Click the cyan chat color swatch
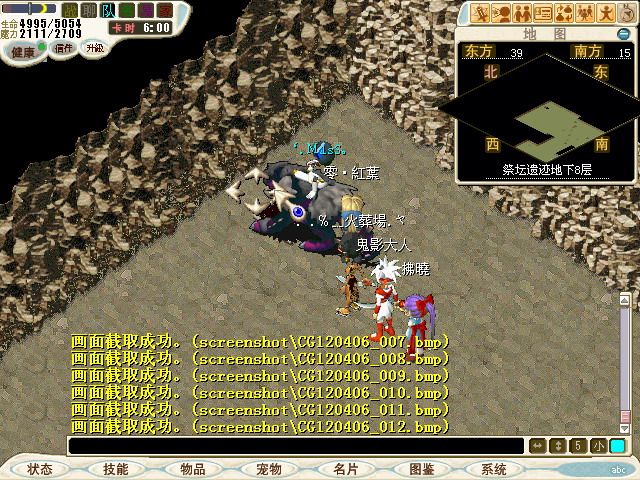640x480 pixels. pyautogui.click(x=617, y=446)
